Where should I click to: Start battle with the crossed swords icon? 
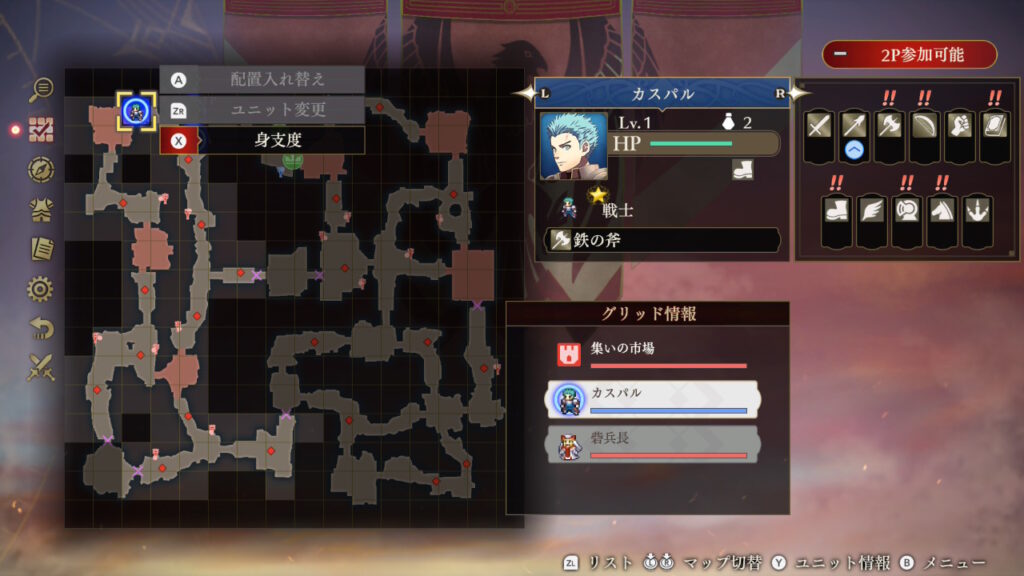tap(41, 368)
